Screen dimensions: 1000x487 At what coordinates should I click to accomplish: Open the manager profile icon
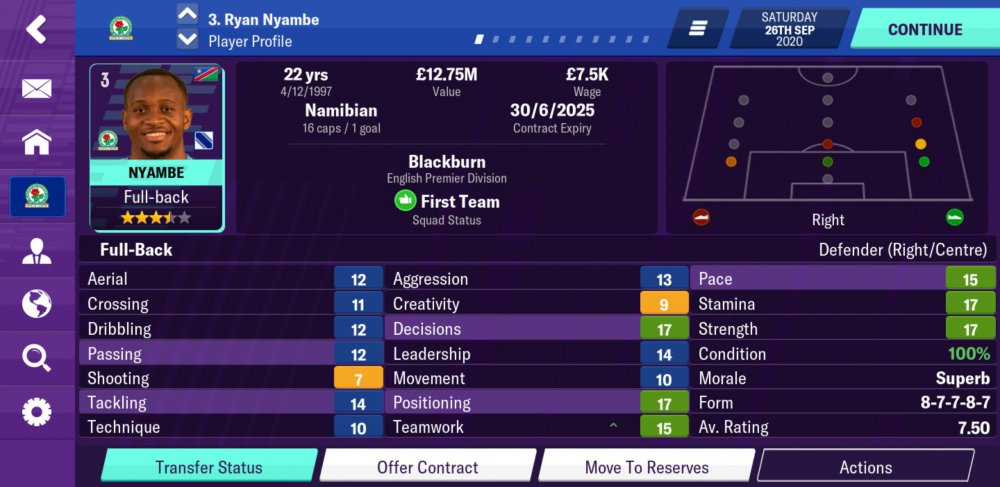coord(36,250)
